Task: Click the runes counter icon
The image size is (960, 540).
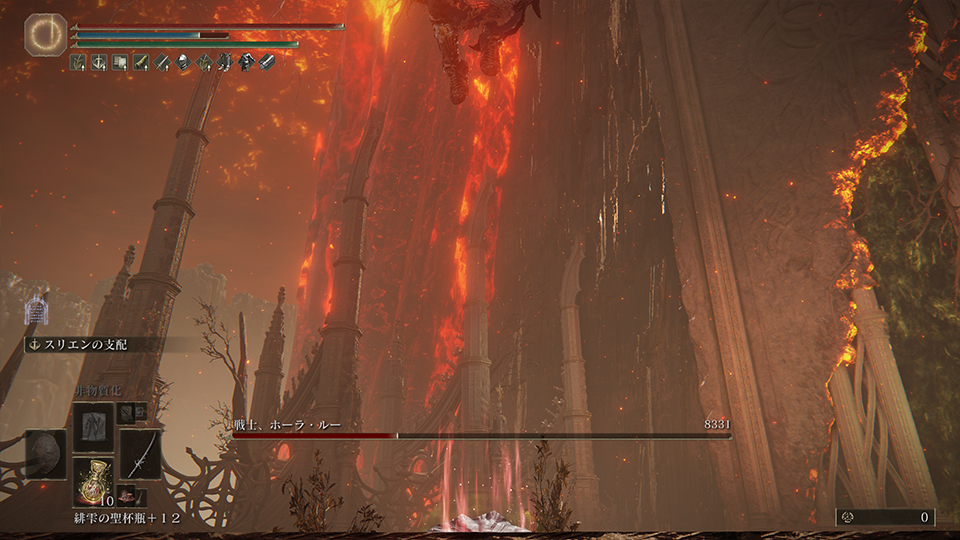Action: (x=850, y=517)
